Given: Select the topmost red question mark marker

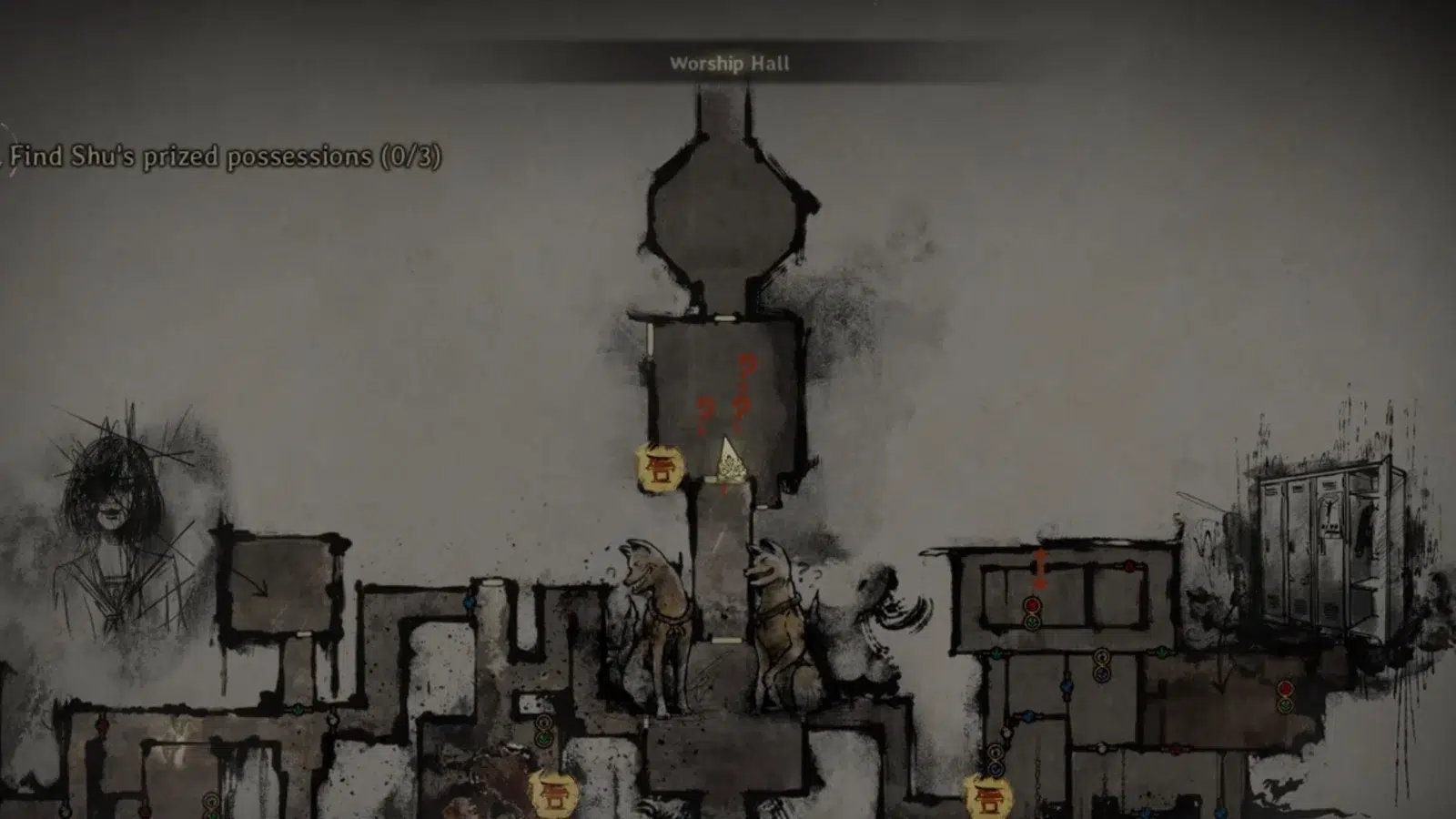Looking at the screenshot, I should tap(748, 367).
